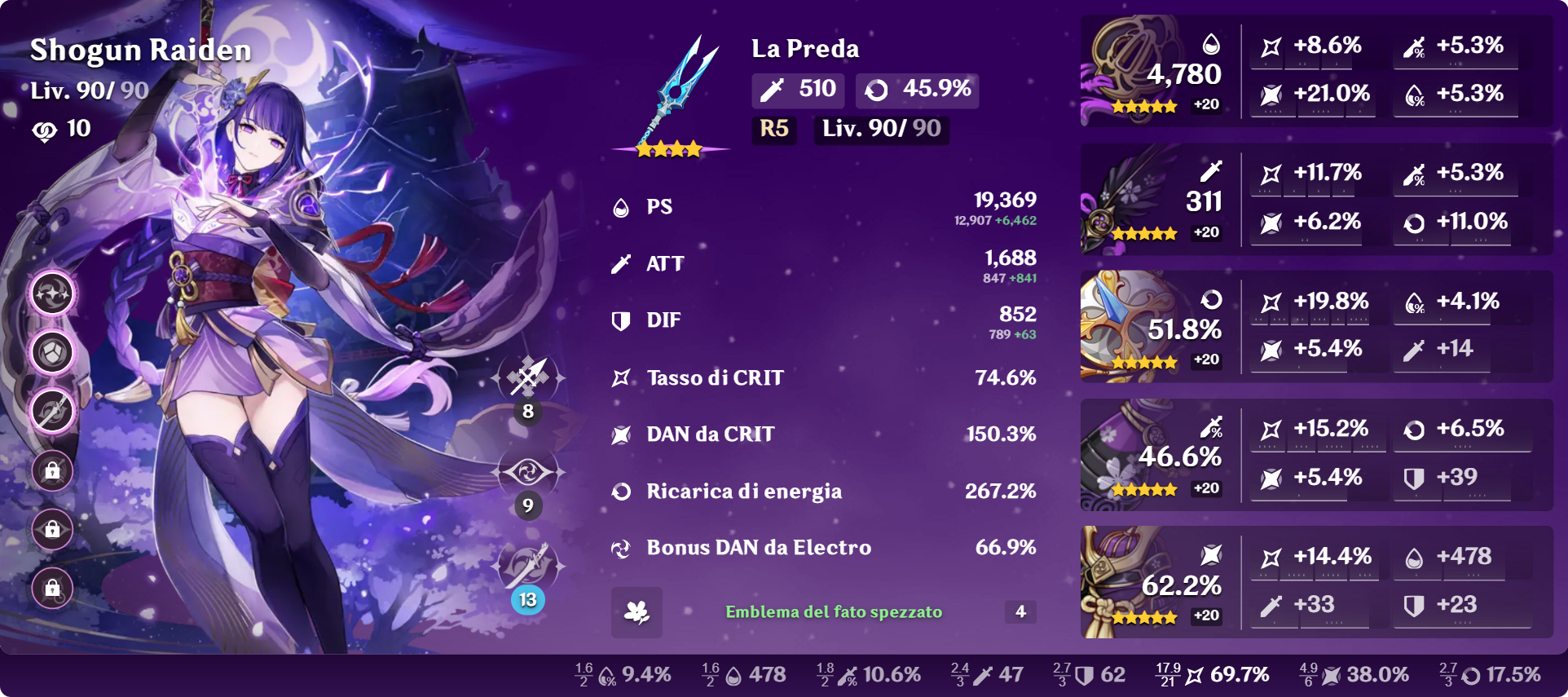The height and width of the screenshot is (697, 1568).
Task: Click the DIF shield stat icon
Action: (621, 320)
